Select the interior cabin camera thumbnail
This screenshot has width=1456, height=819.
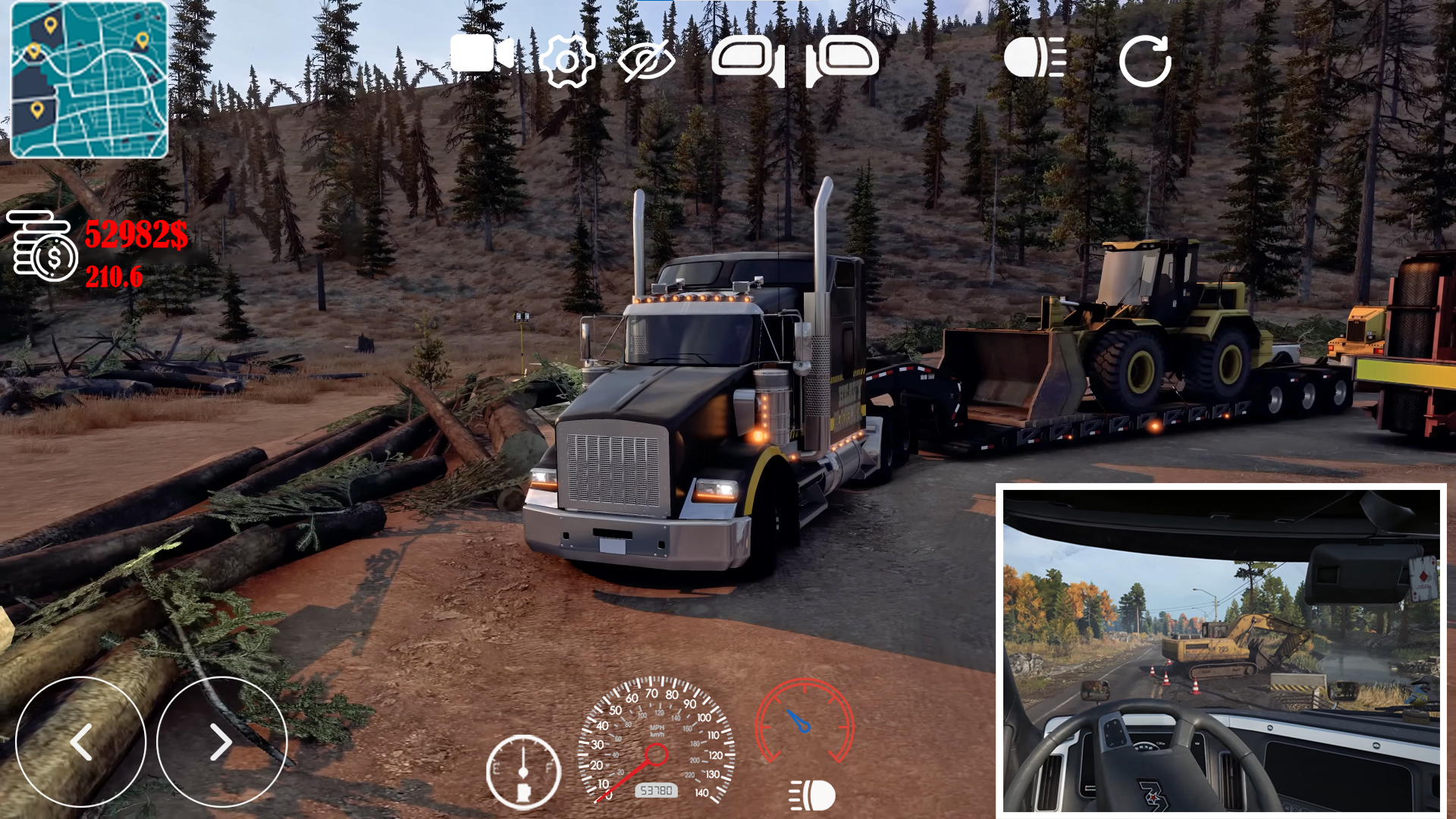click(x=1221, y=650)
